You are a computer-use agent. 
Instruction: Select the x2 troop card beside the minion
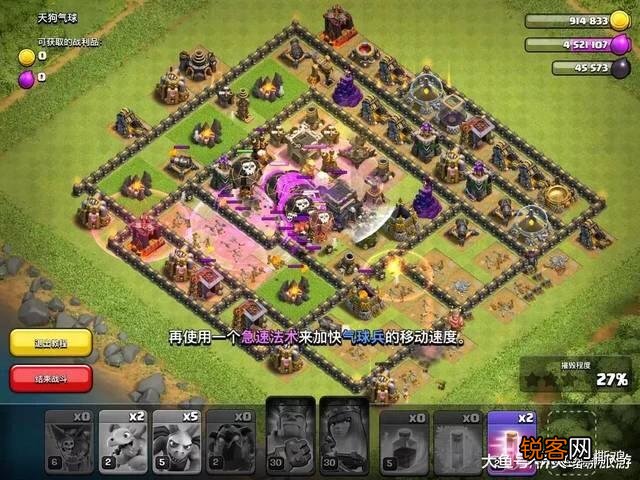(122, 440)
